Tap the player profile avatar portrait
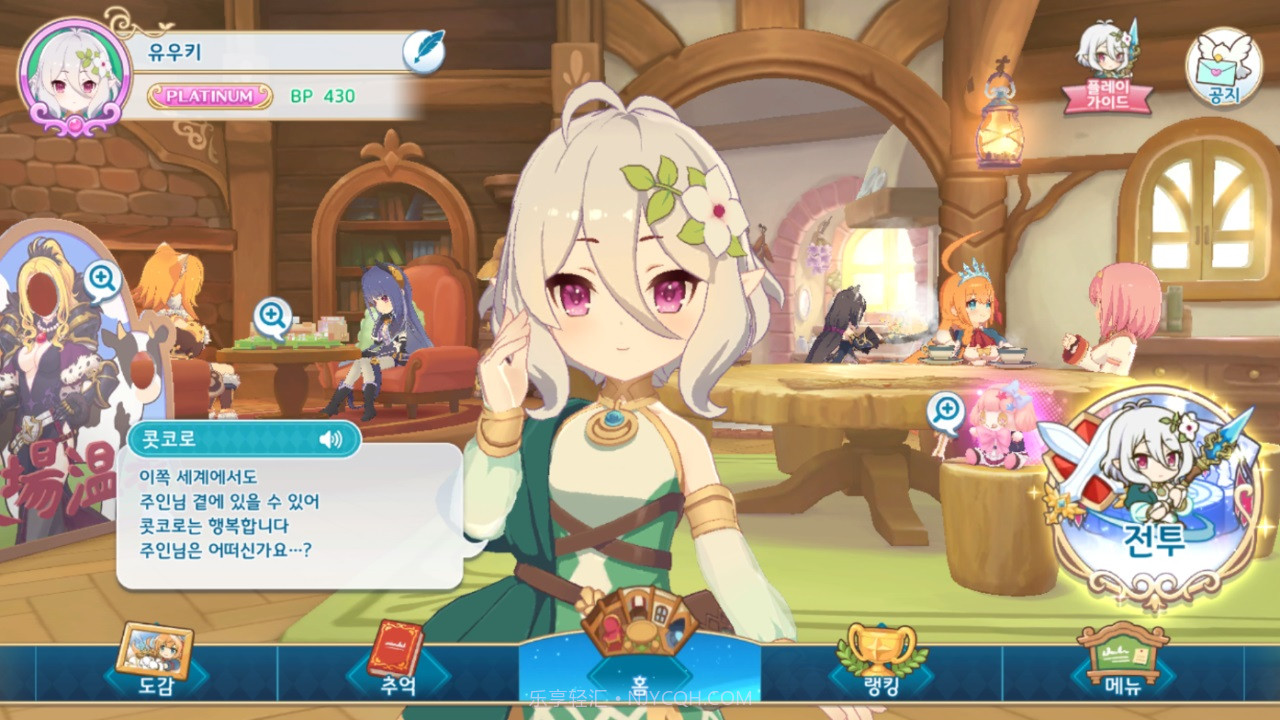 tap(75, 77)
